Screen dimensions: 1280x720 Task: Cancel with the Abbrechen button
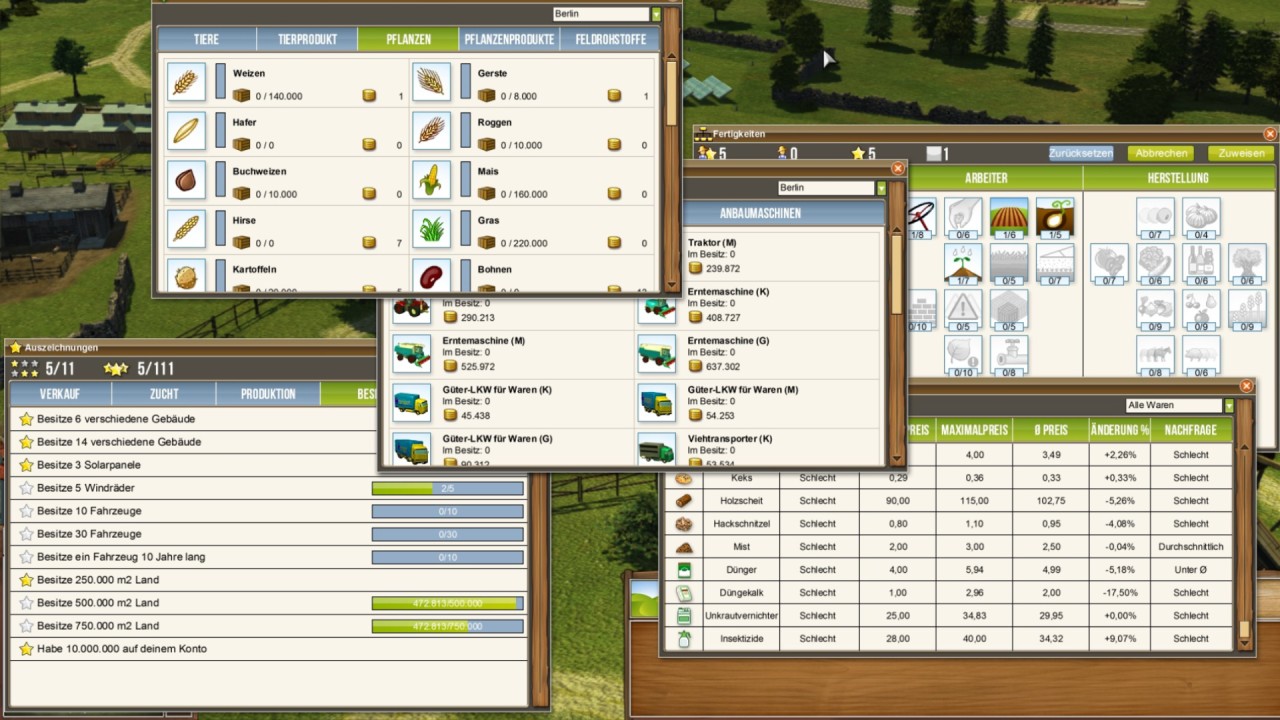(x=1161, y=154)
